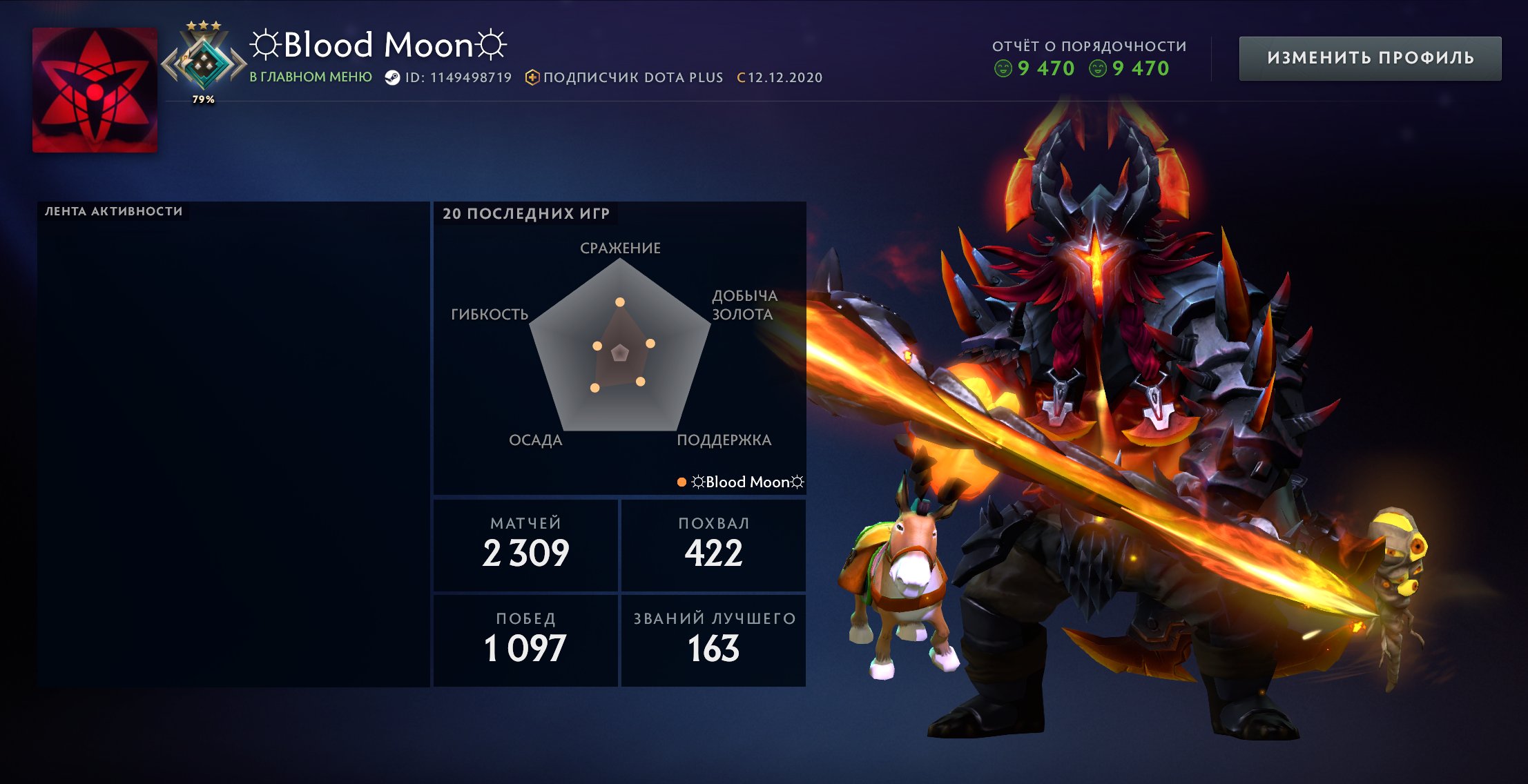This screenshot has height=784, width=1528.
Task: Choose the ЗВАНИЙ ЛУЧШЕГО 163 tile
Action: click(713, 640)
